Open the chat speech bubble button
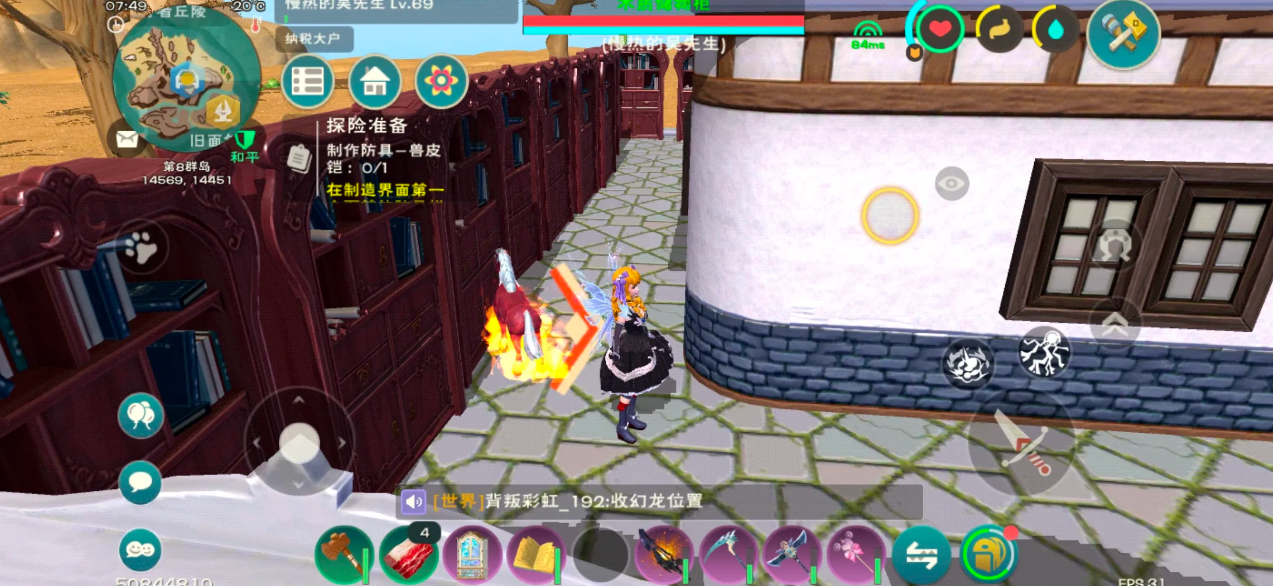 point(140,483)
